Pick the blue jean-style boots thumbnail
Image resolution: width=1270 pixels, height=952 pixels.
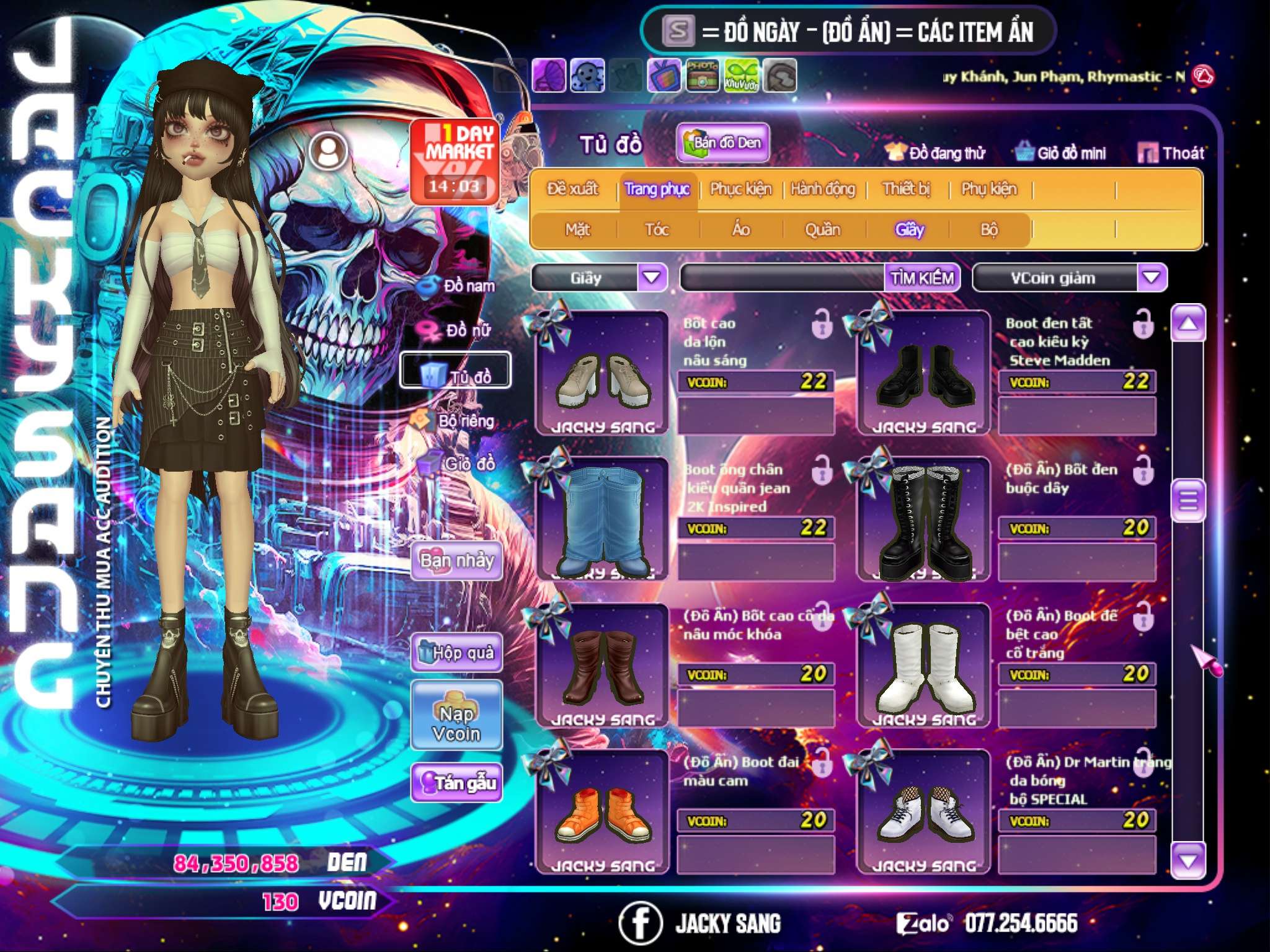[602, 519]
